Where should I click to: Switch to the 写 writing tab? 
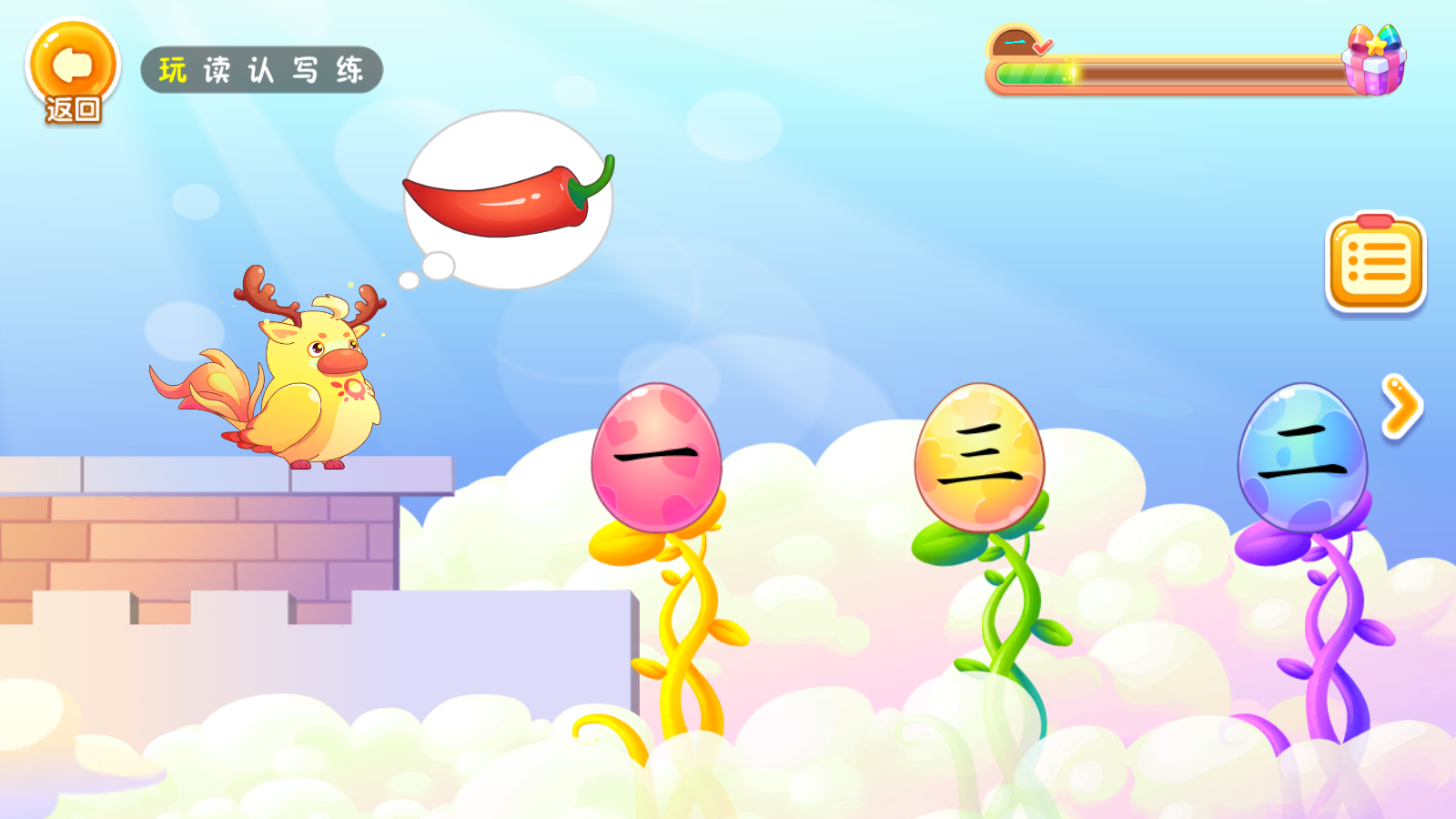[306, 70]
